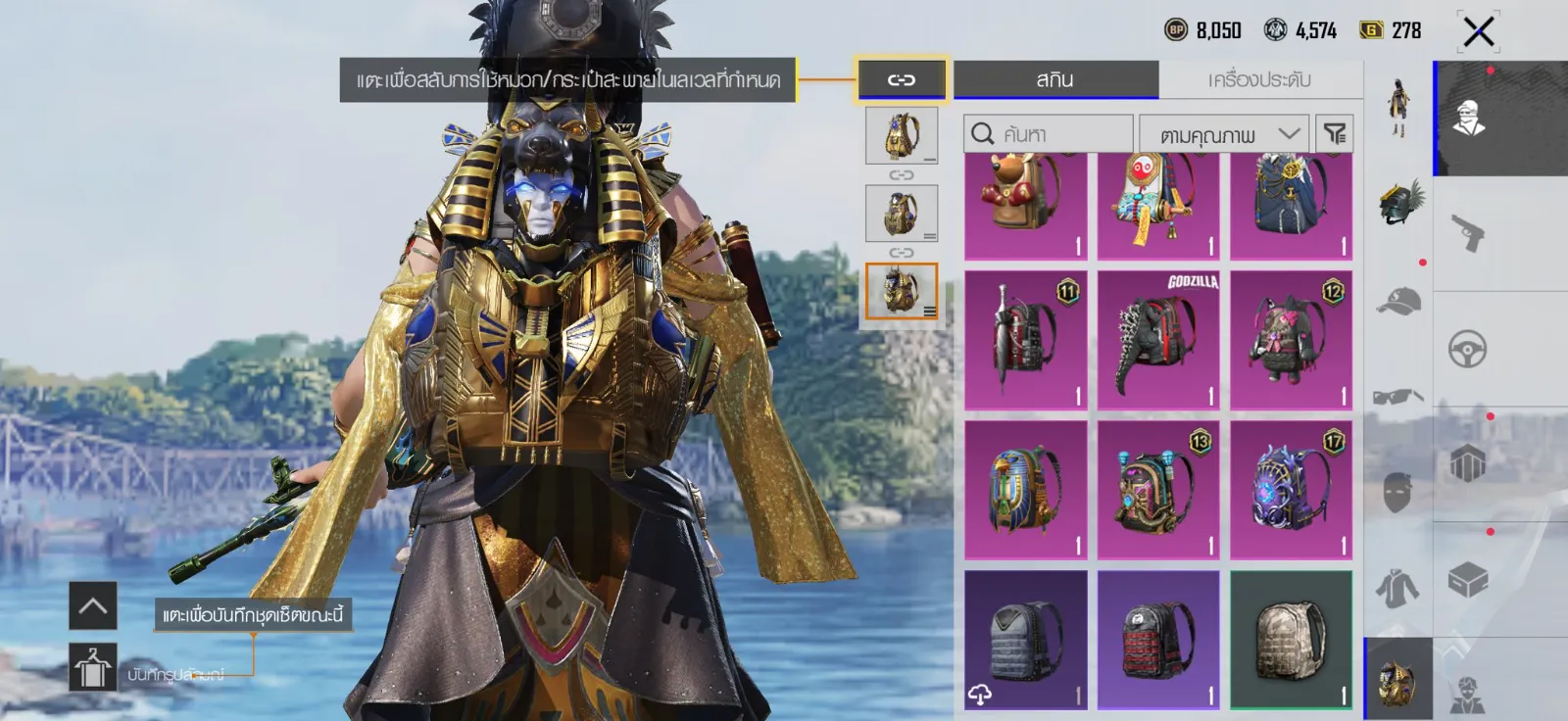Close the inventory screen with the X

pyautogui.click(x=1478, y=31)
